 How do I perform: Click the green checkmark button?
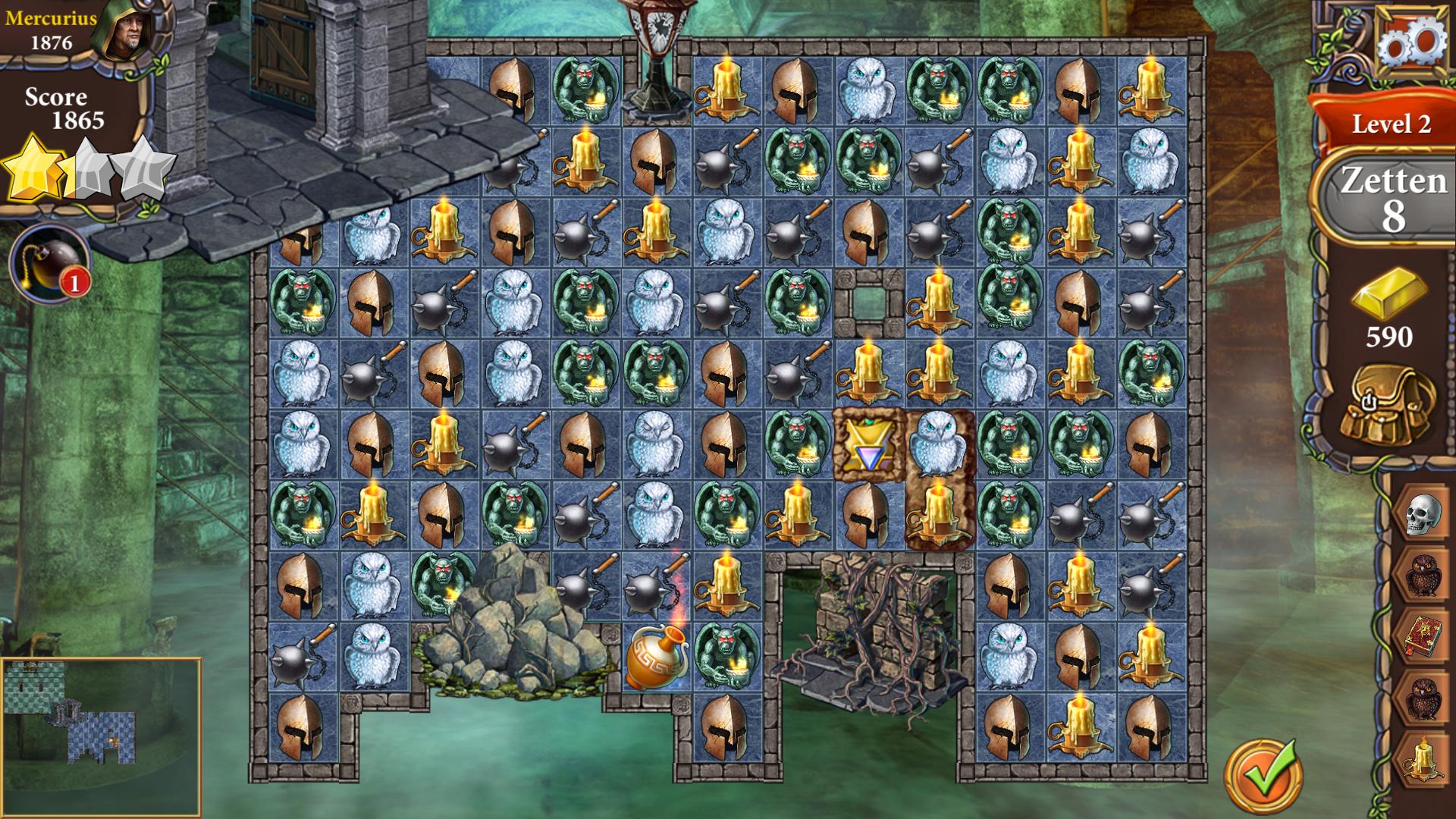1264,777
